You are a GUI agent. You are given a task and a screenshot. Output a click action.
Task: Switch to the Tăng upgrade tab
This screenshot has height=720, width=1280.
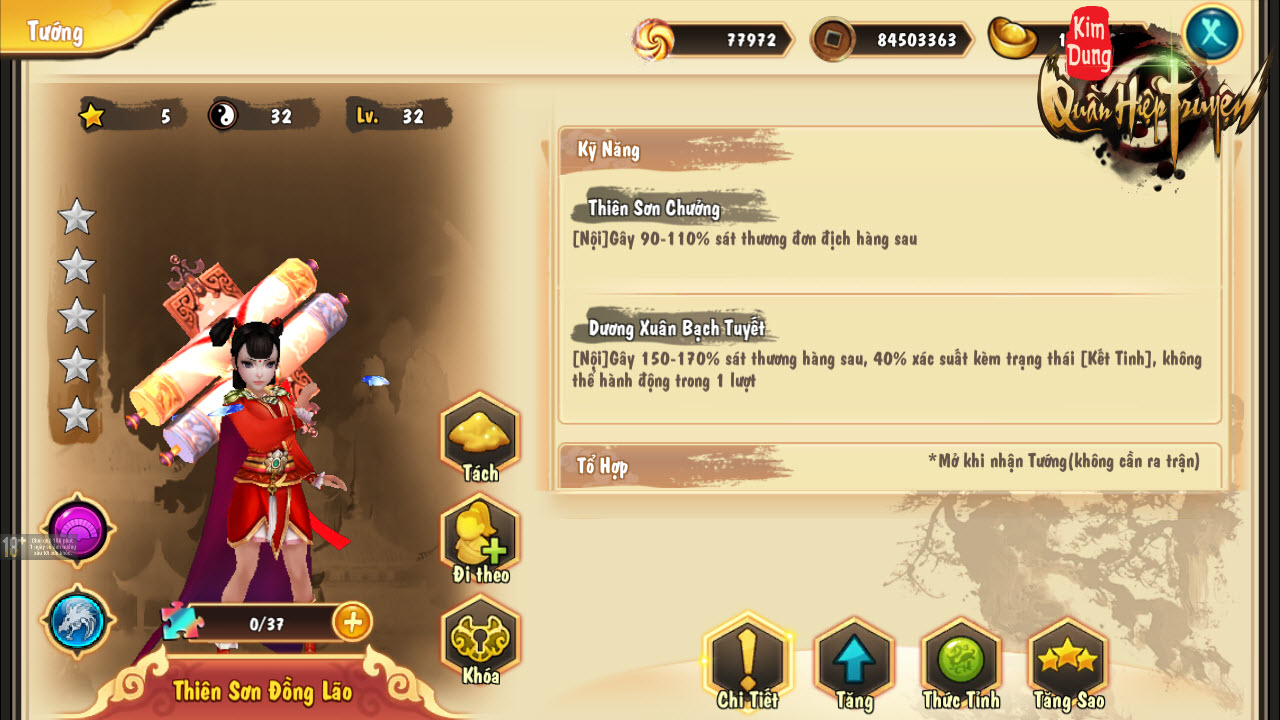click(x=854, y=661)
